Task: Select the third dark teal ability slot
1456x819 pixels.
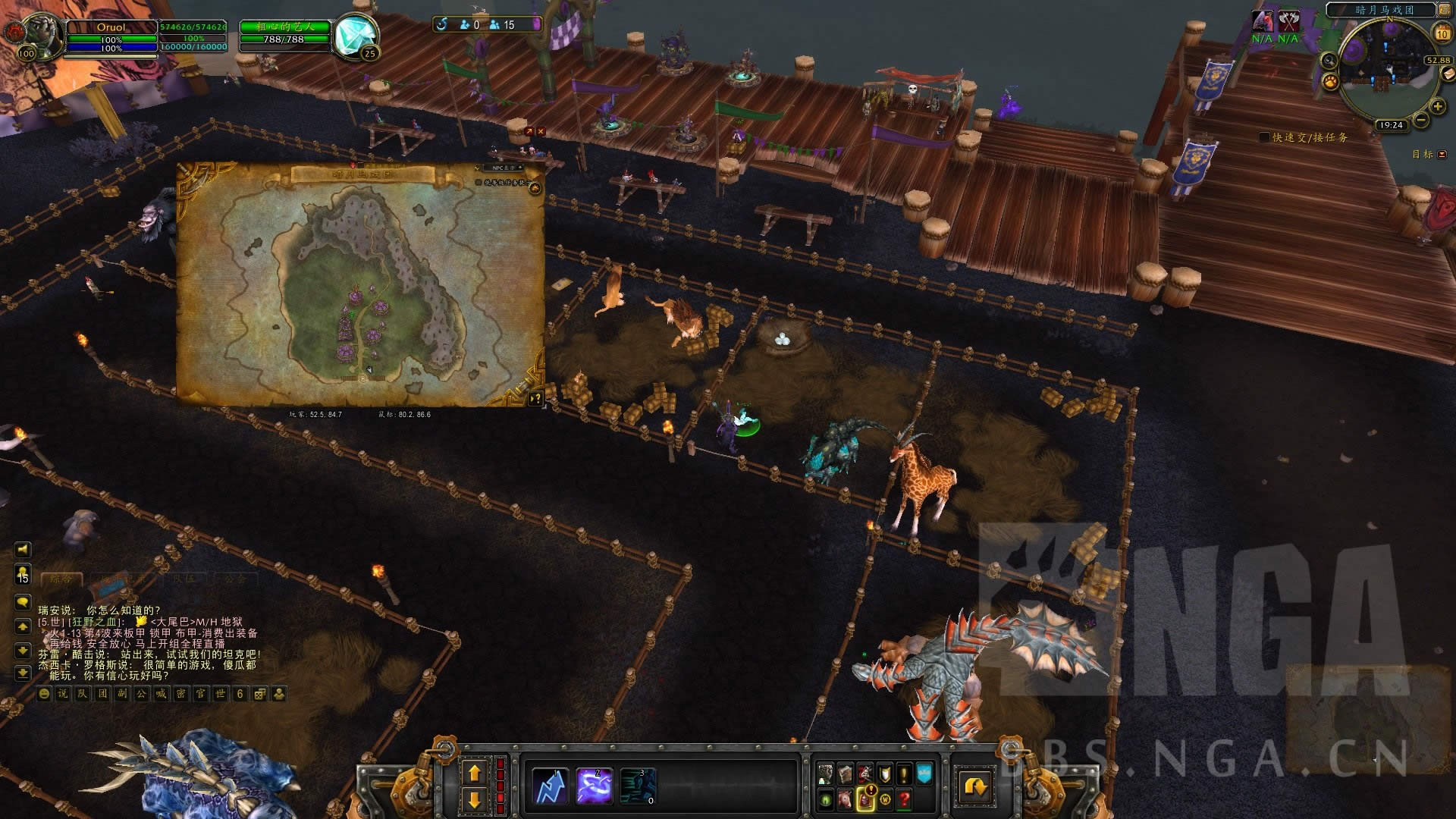Action: pyautogui.click(x=638, y=786)
